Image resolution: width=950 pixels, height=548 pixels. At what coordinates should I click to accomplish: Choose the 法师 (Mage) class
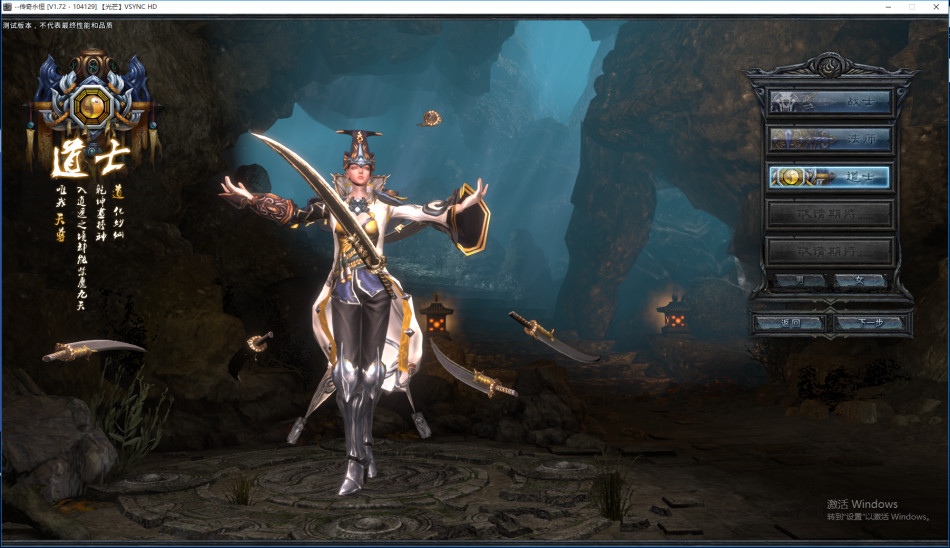coord(829,139)
